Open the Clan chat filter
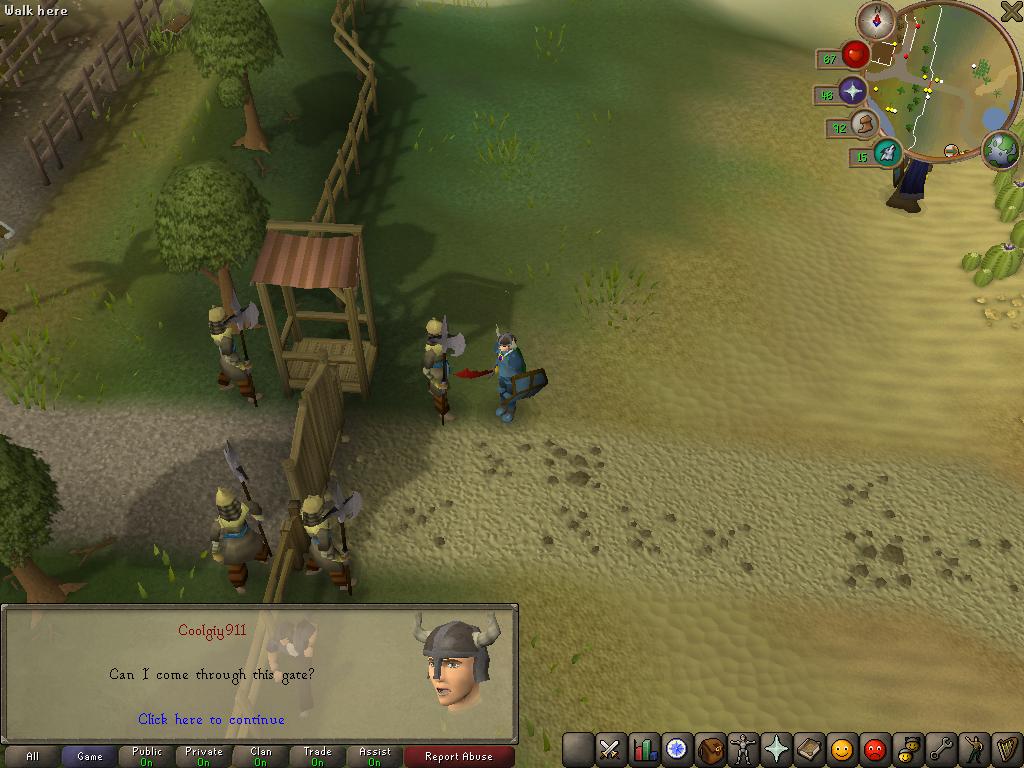The image size is (1024, 768). point(261,757)
